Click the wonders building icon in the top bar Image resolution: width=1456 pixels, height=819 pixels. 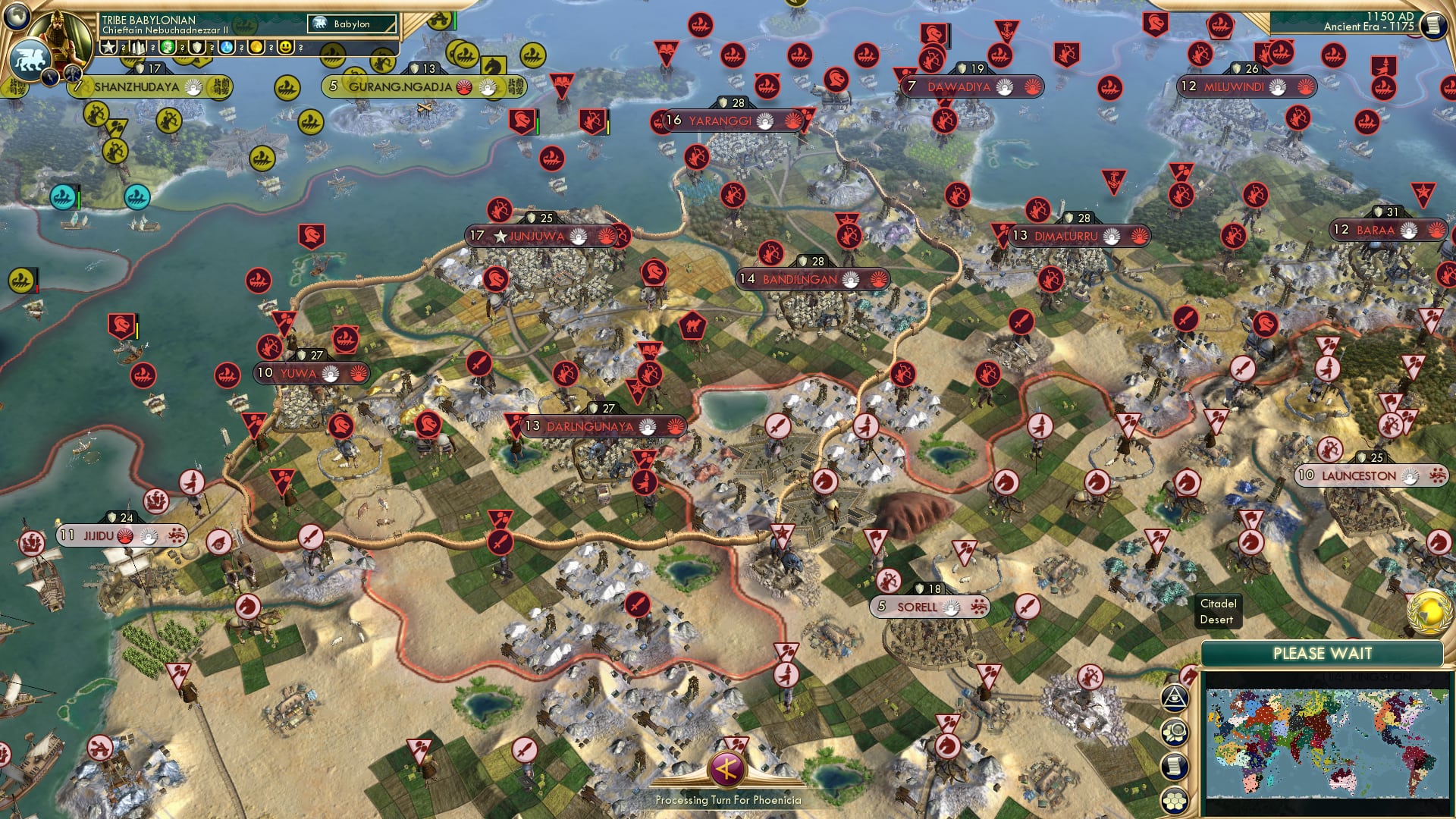138,47
